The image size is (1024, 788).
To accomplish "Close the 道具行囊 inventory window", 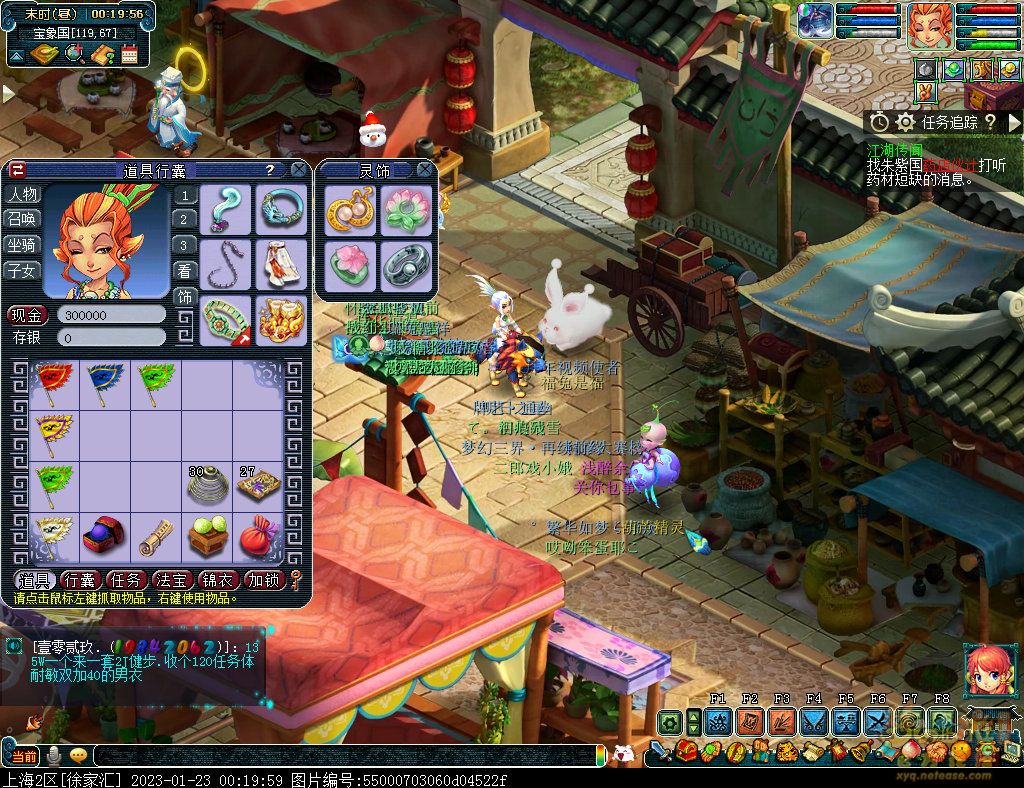I will tap(298, 170).
